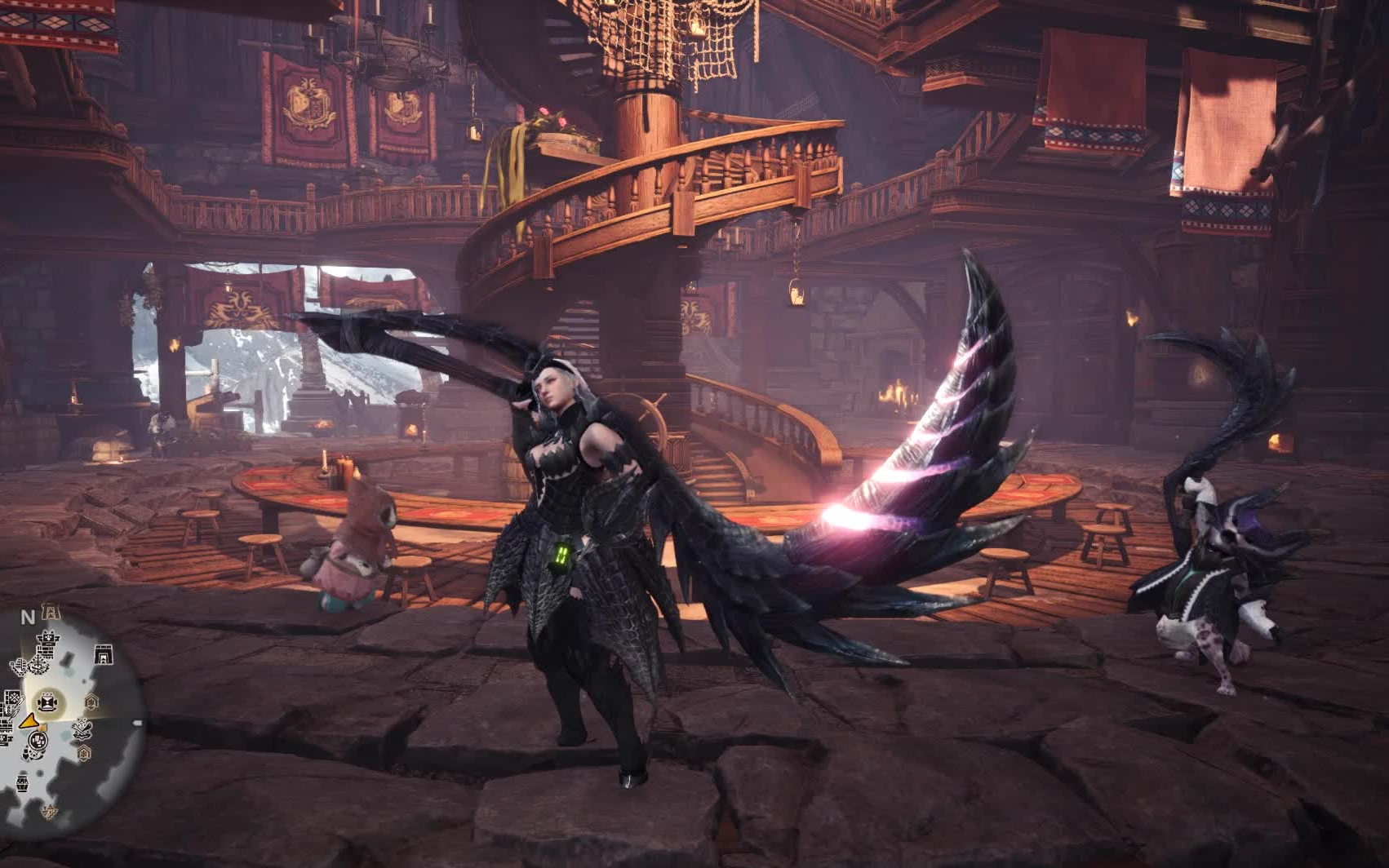Select the yellow player arrow on minimap
The height and width of the screenshot is (868, 1389).
pos(29,722)
